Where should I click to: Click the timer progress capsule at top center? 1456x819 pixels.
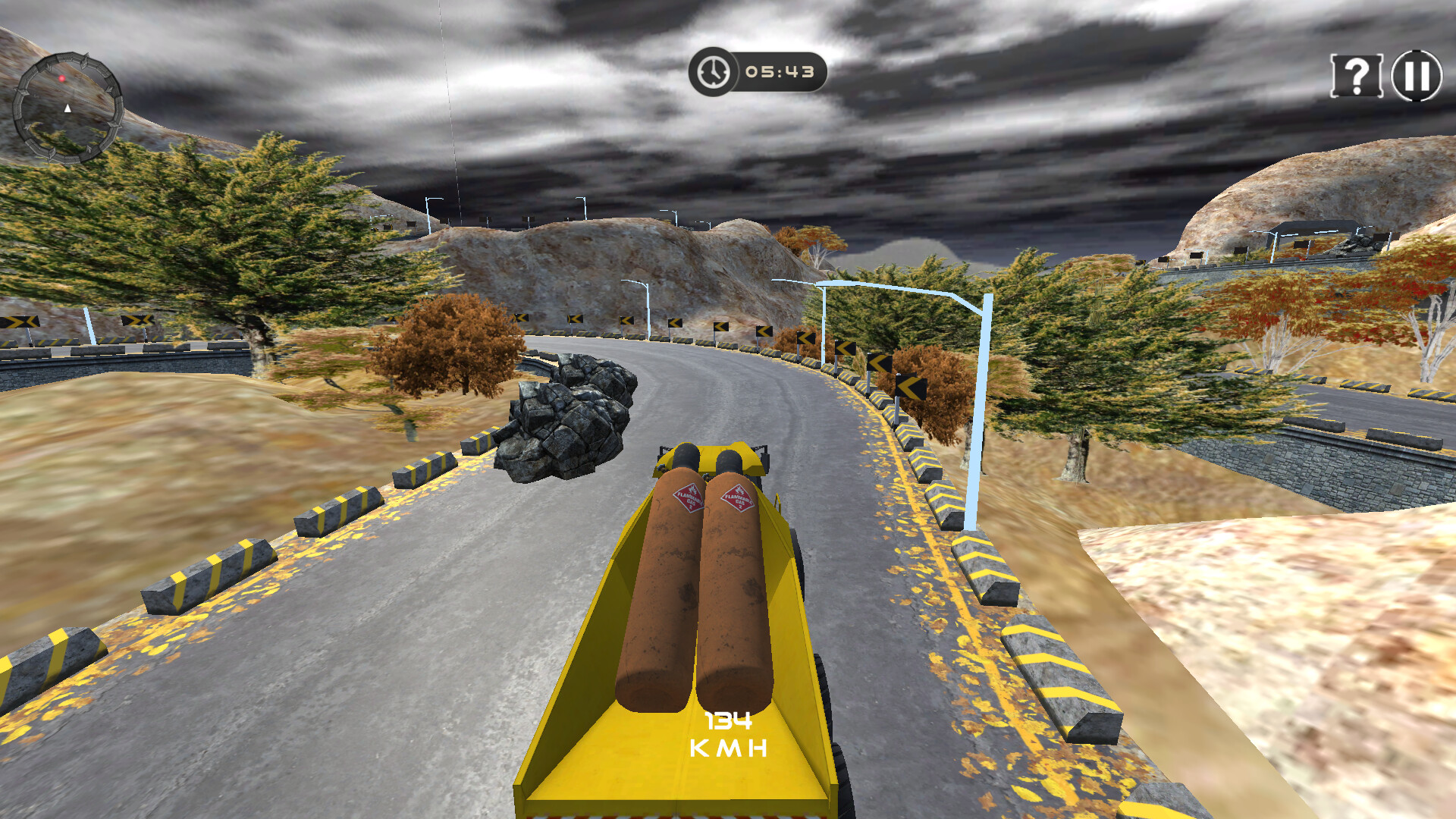pos(758,72)
